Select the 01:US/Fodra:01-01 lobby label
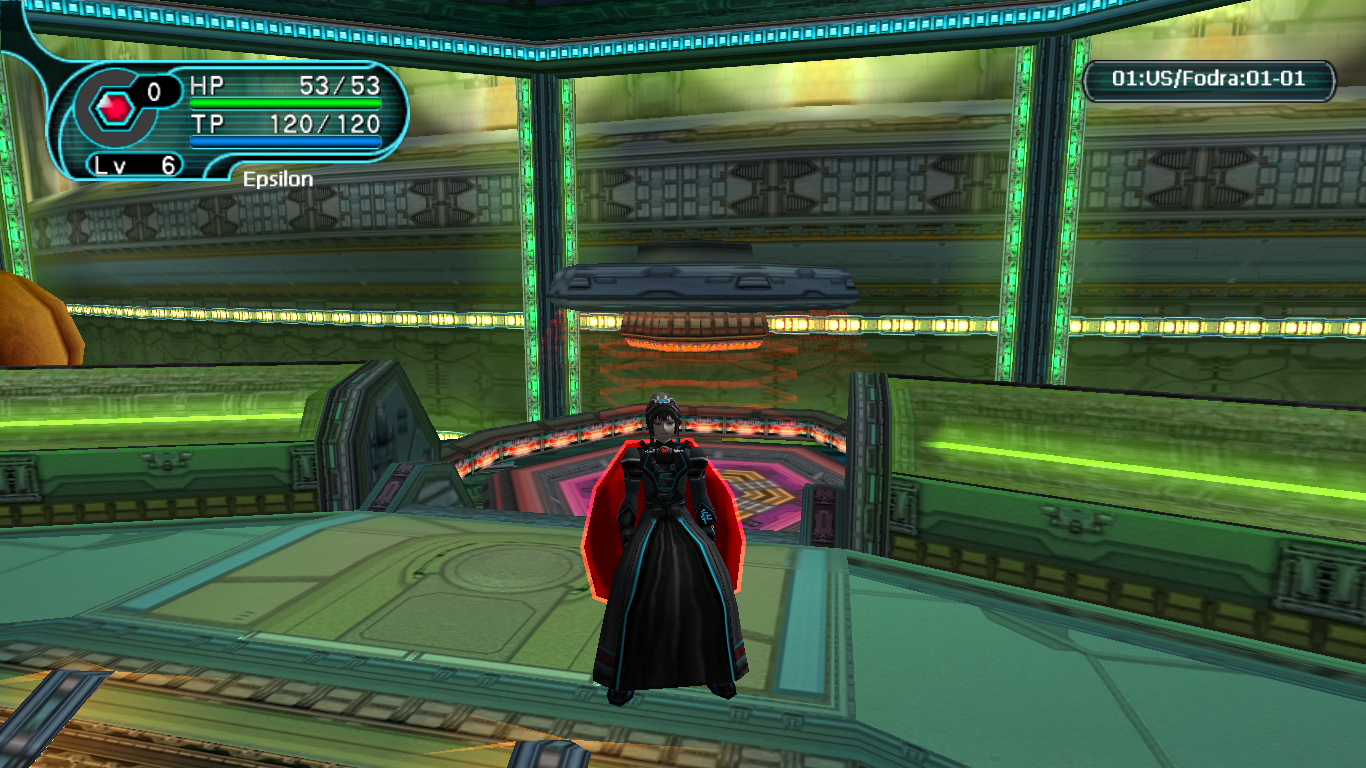1366x768 pixels. click(x=1208, y=79)
